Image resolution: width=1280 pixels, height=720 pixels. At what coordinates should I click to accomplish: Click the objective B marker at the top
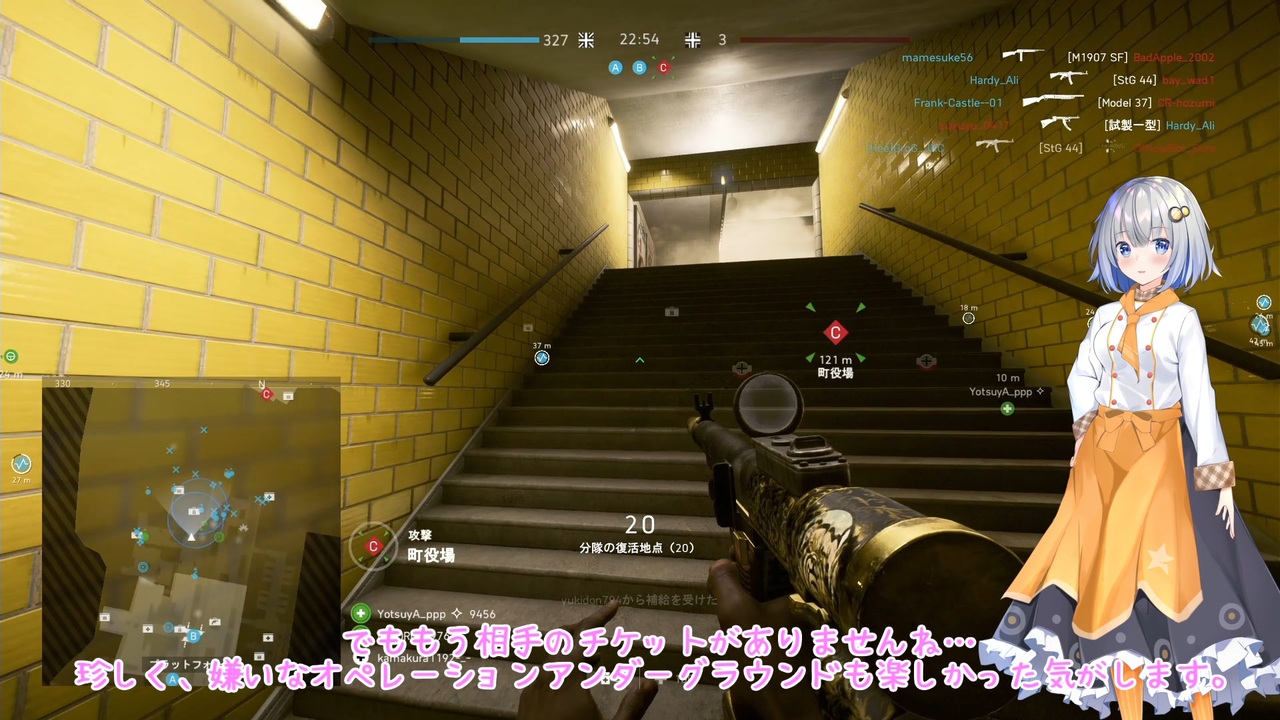pos(639,67)
